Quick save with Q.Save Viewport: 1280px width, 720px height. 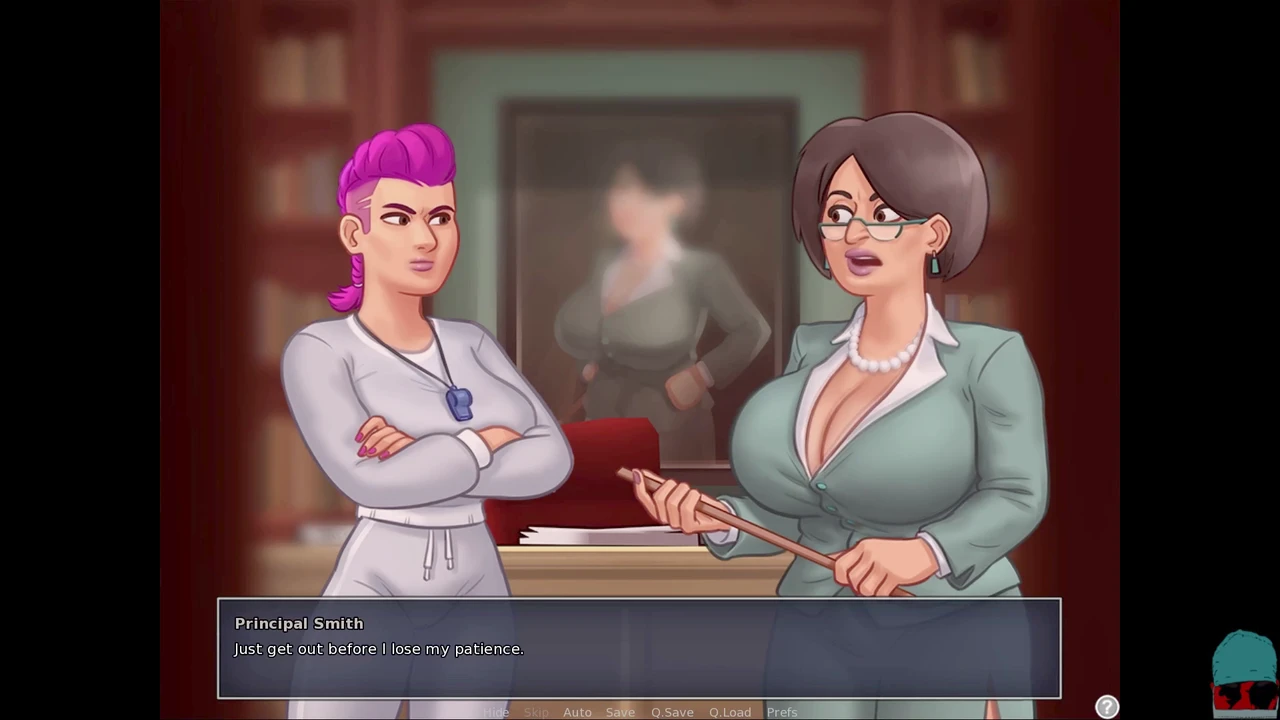[x=672, y=712]
